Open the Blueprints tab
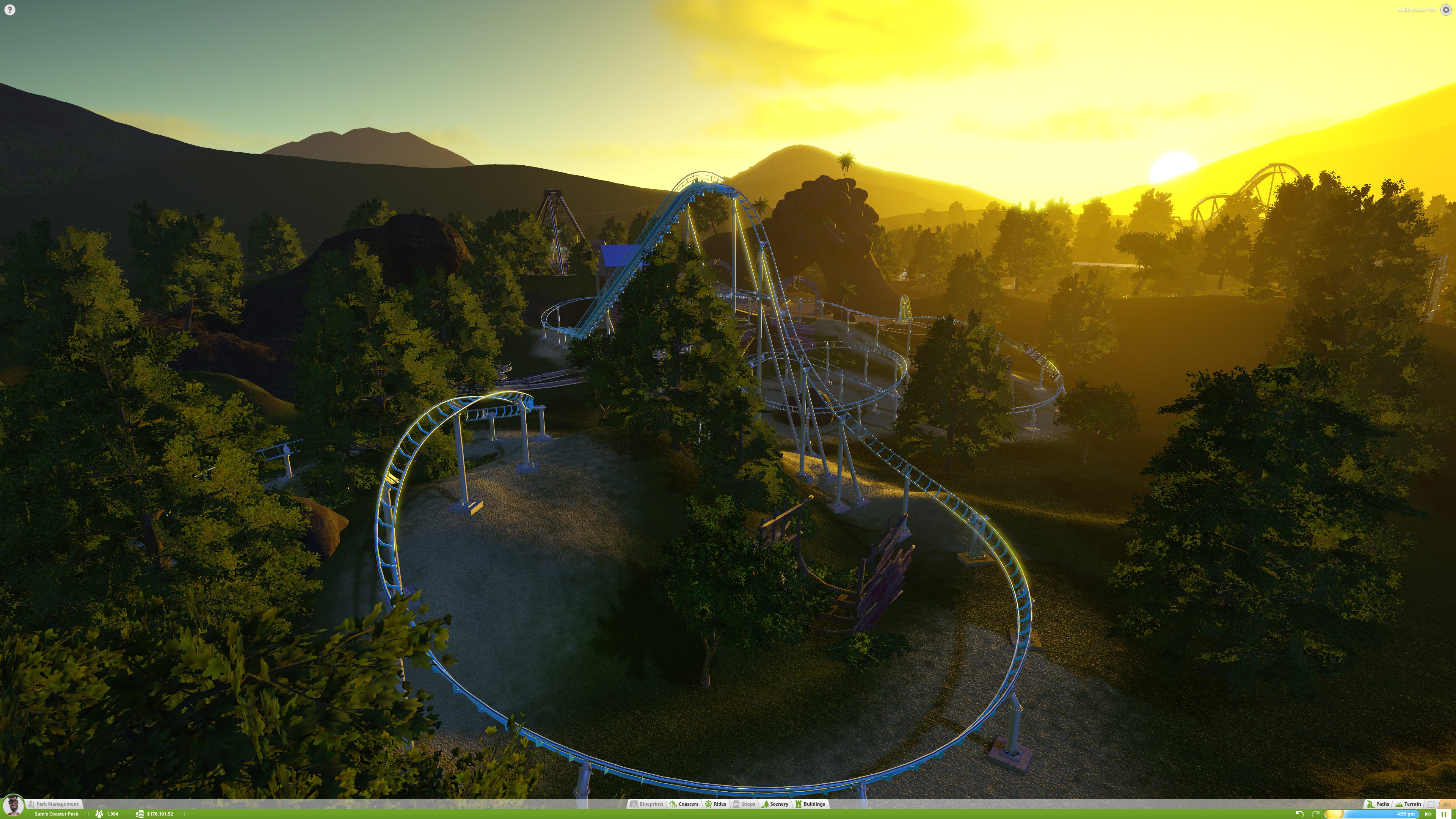The height and width of the screenshot is (819, 1456). tap(647, 804)
